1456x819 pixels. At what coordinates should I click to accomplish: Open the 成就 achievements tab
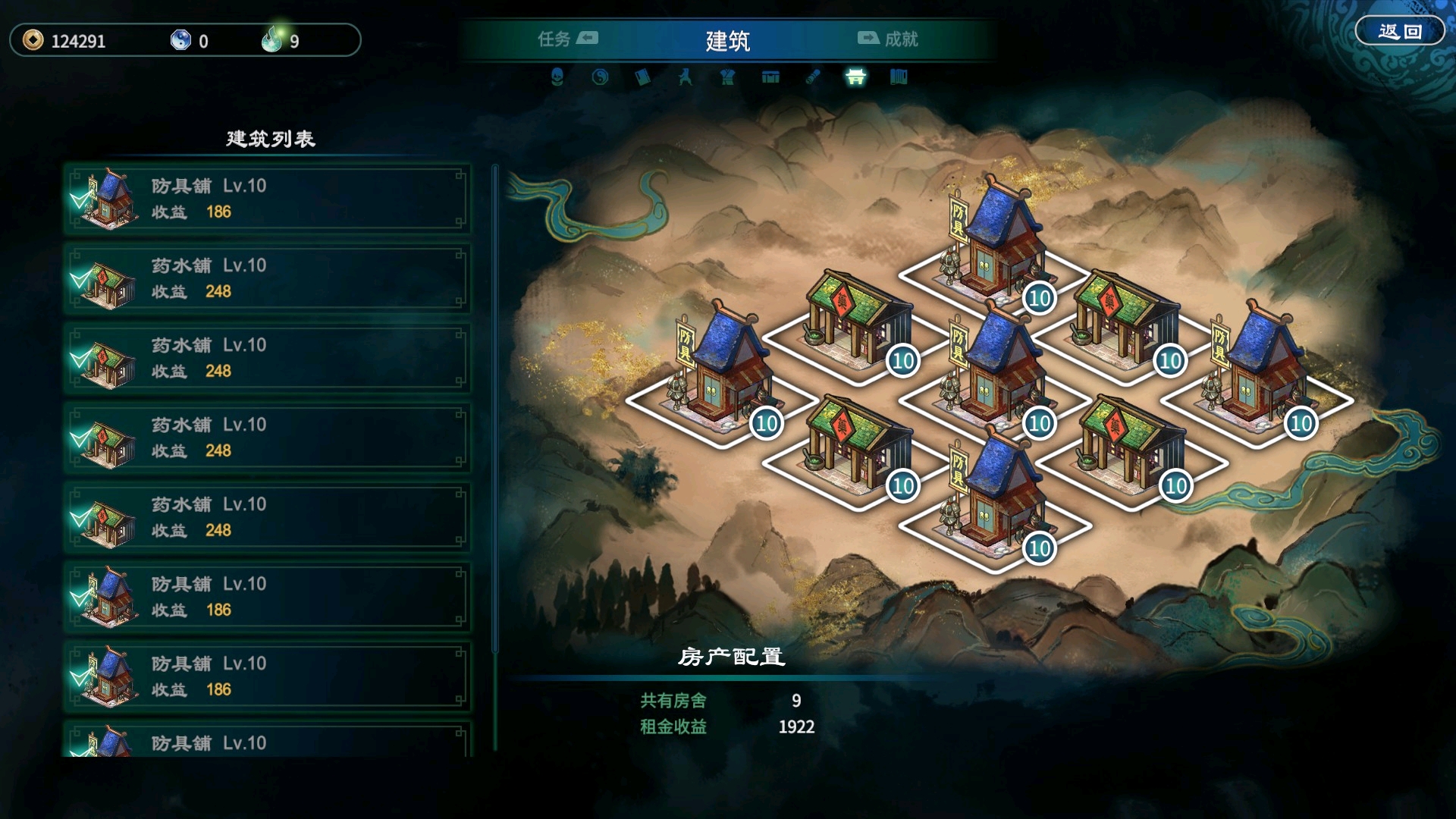888,39
